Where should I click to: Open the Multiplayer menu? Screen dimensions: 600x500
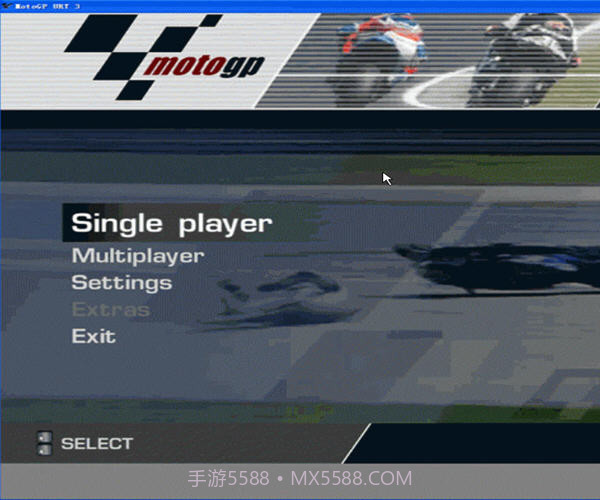click(137, 256)
